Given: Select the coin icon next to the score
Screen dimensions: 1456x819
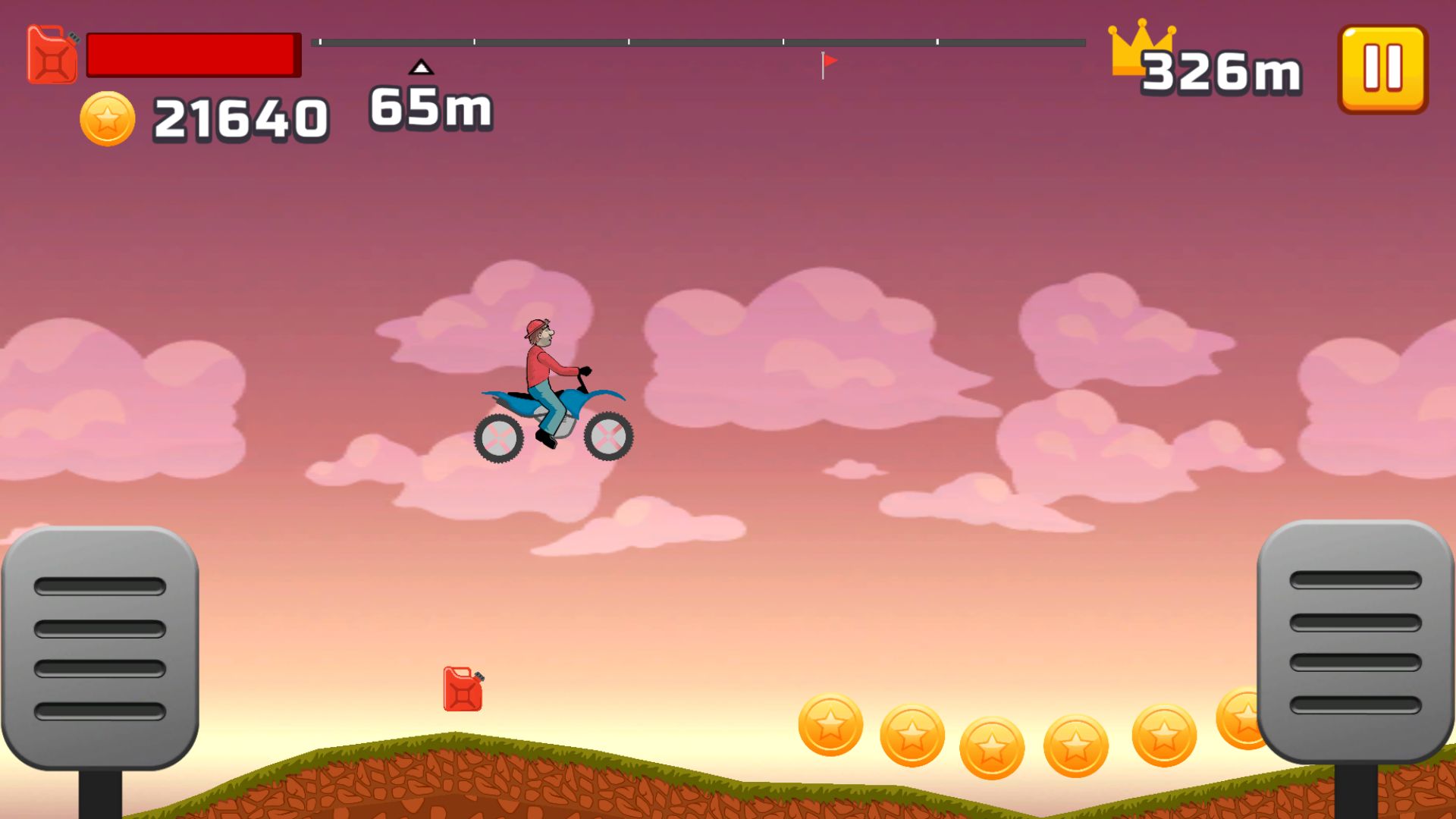Looking at the screenshot, I should [x=107, y=118].
